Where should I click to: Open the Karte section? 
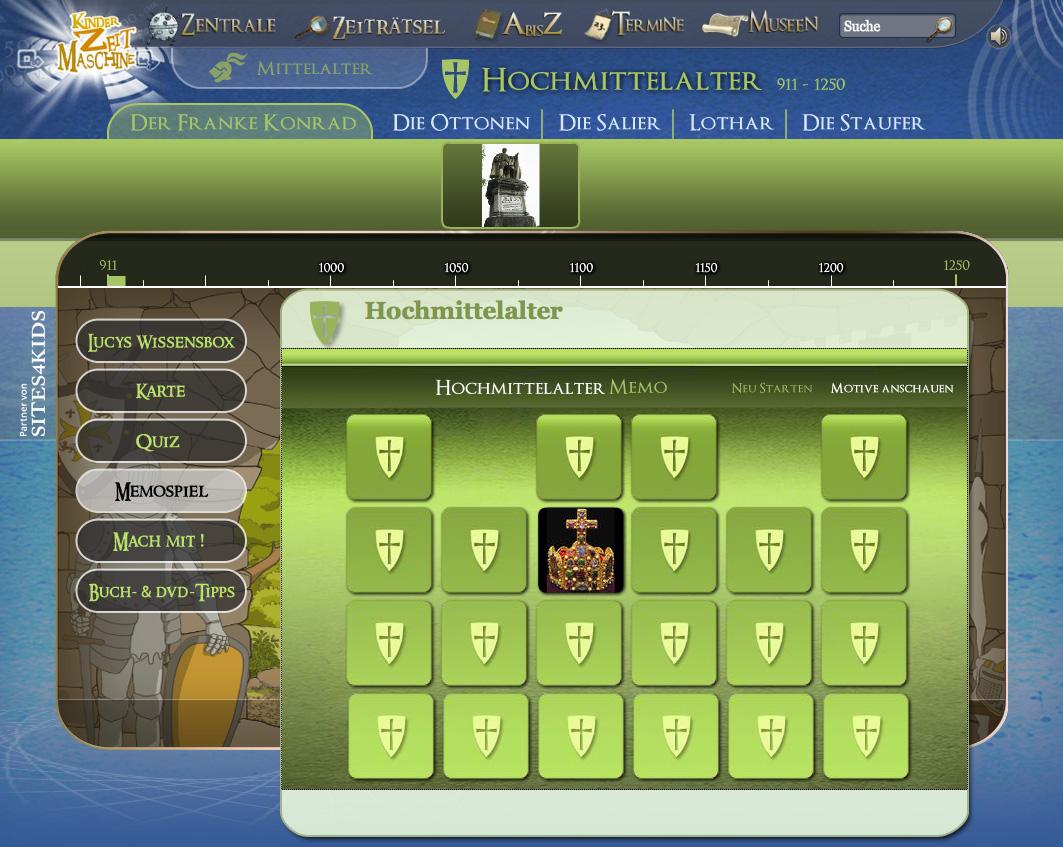tap(161, 391)
